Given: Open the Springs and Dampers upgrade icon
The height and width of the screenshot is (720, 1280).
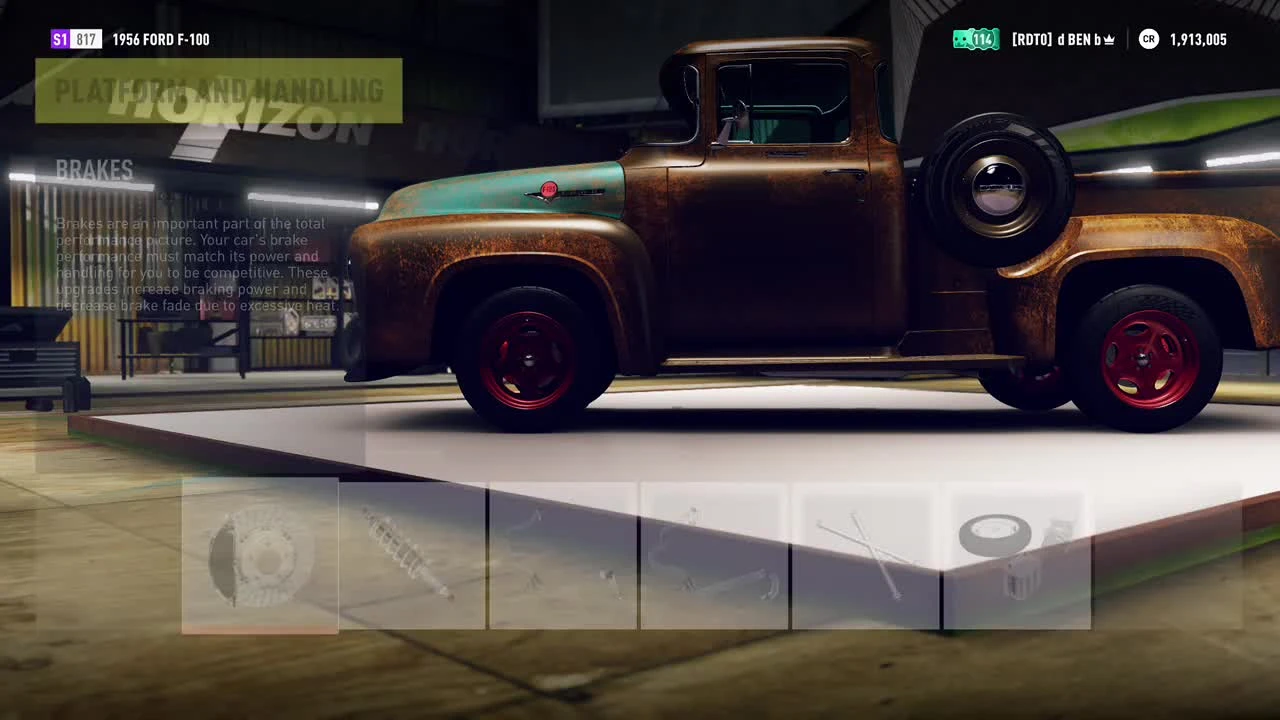Looking at the screenshot, I should (x=410, y=555).
